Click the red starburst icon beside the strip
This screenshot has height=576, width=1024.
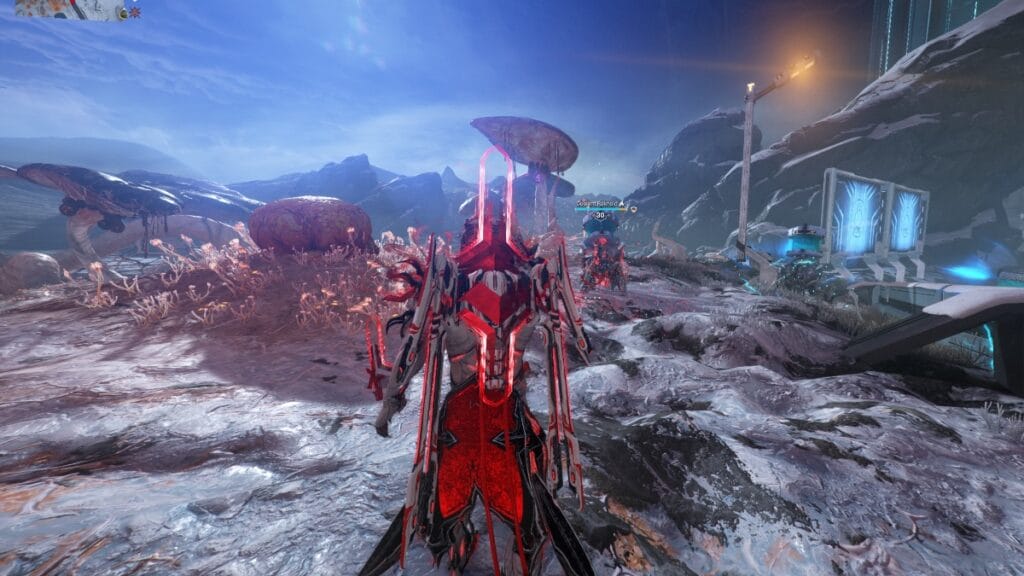click(135, 13)
